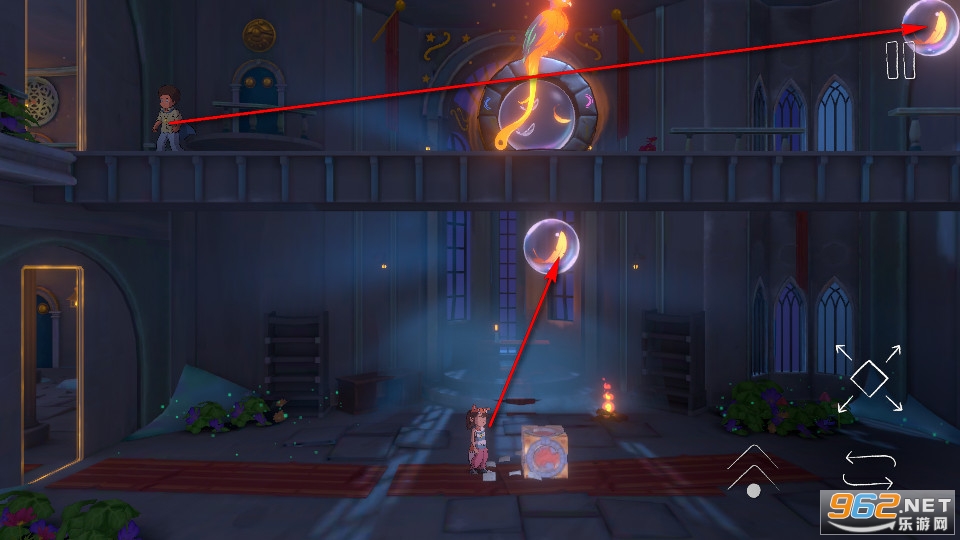
Task: Tap the feather orb icon above pause
Action: pos(930,27)
